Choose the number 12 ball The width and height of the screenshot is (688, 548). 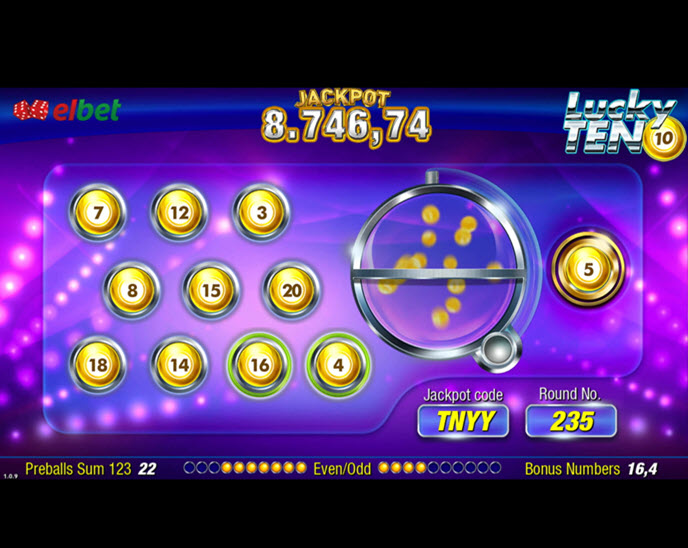tap(179, 213)
